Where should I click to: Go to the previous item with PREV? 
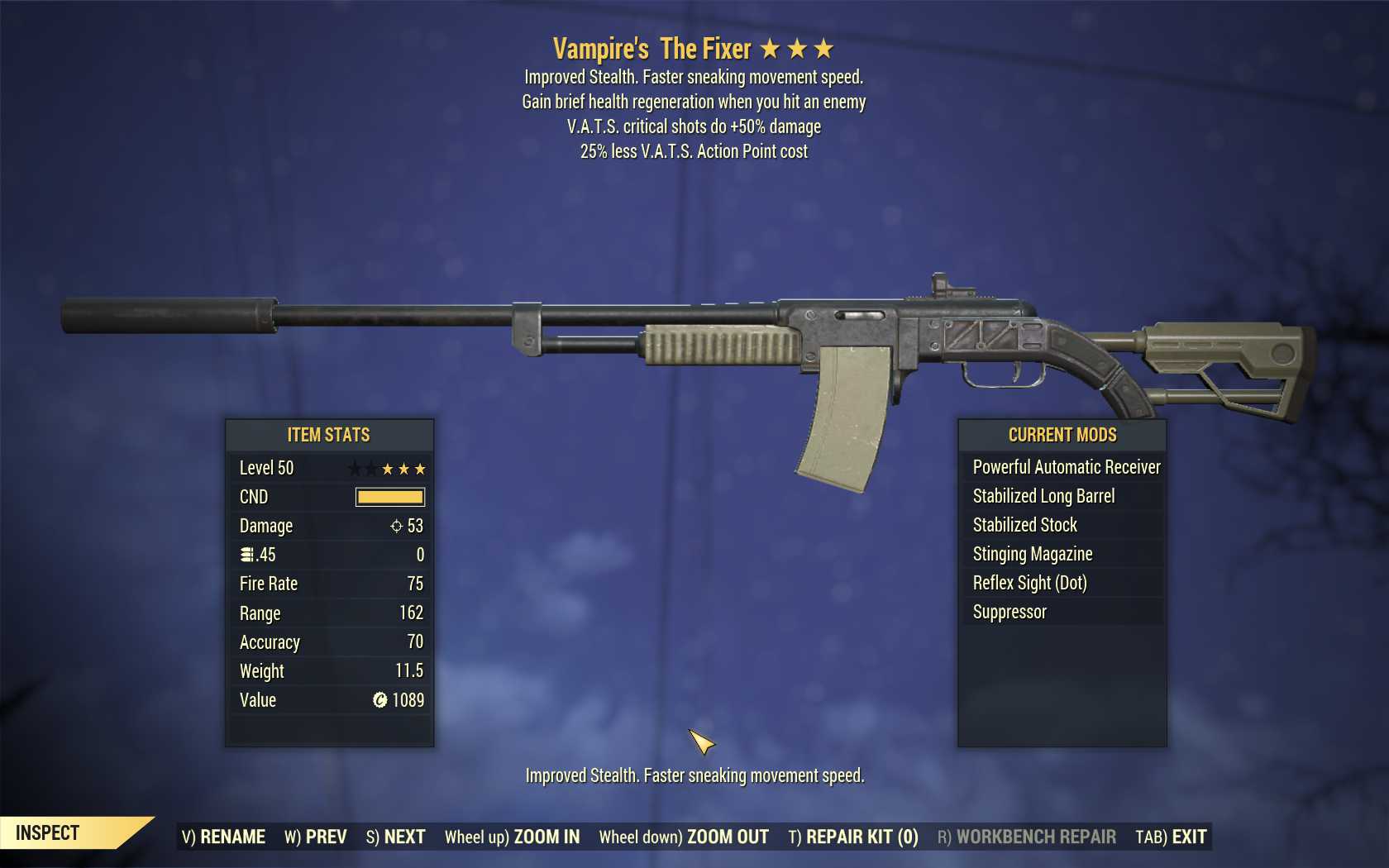(x=316, y=837)
